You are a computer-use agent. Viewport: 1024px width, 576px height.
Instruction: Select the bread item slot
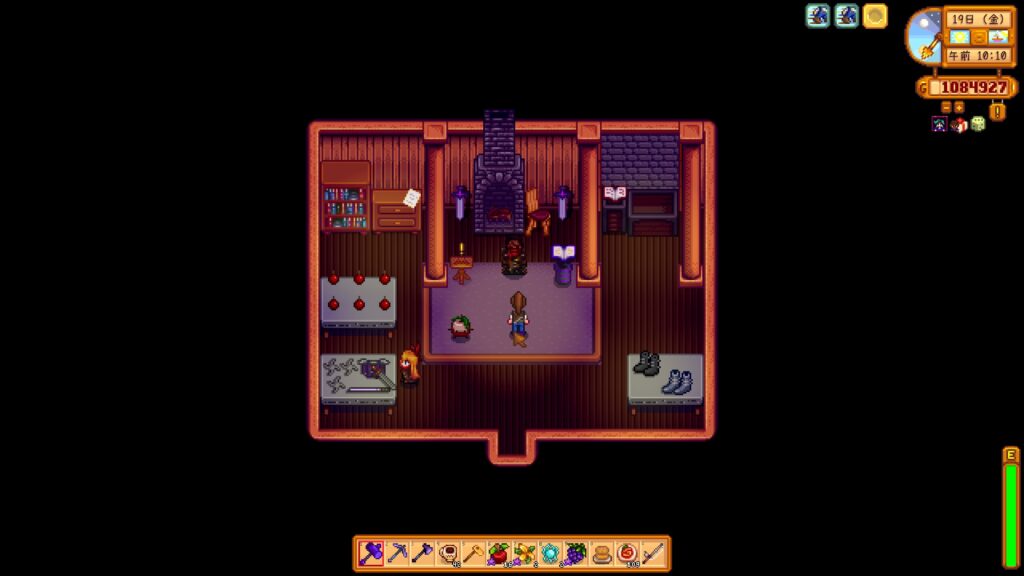pos(602,553)
